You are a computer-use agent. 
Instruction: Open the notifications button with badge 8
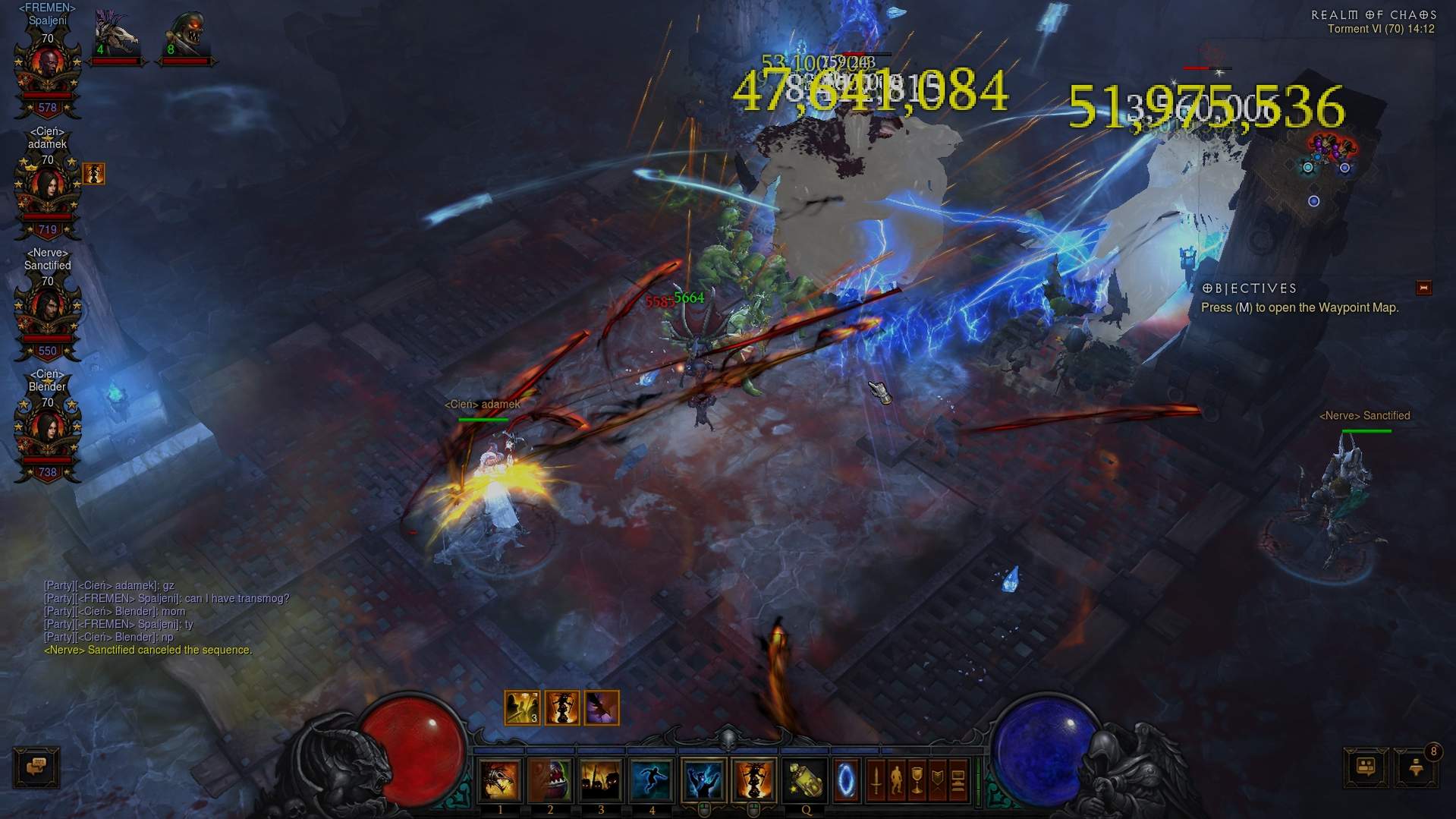pyautogui.click(x=1416, y=767)
